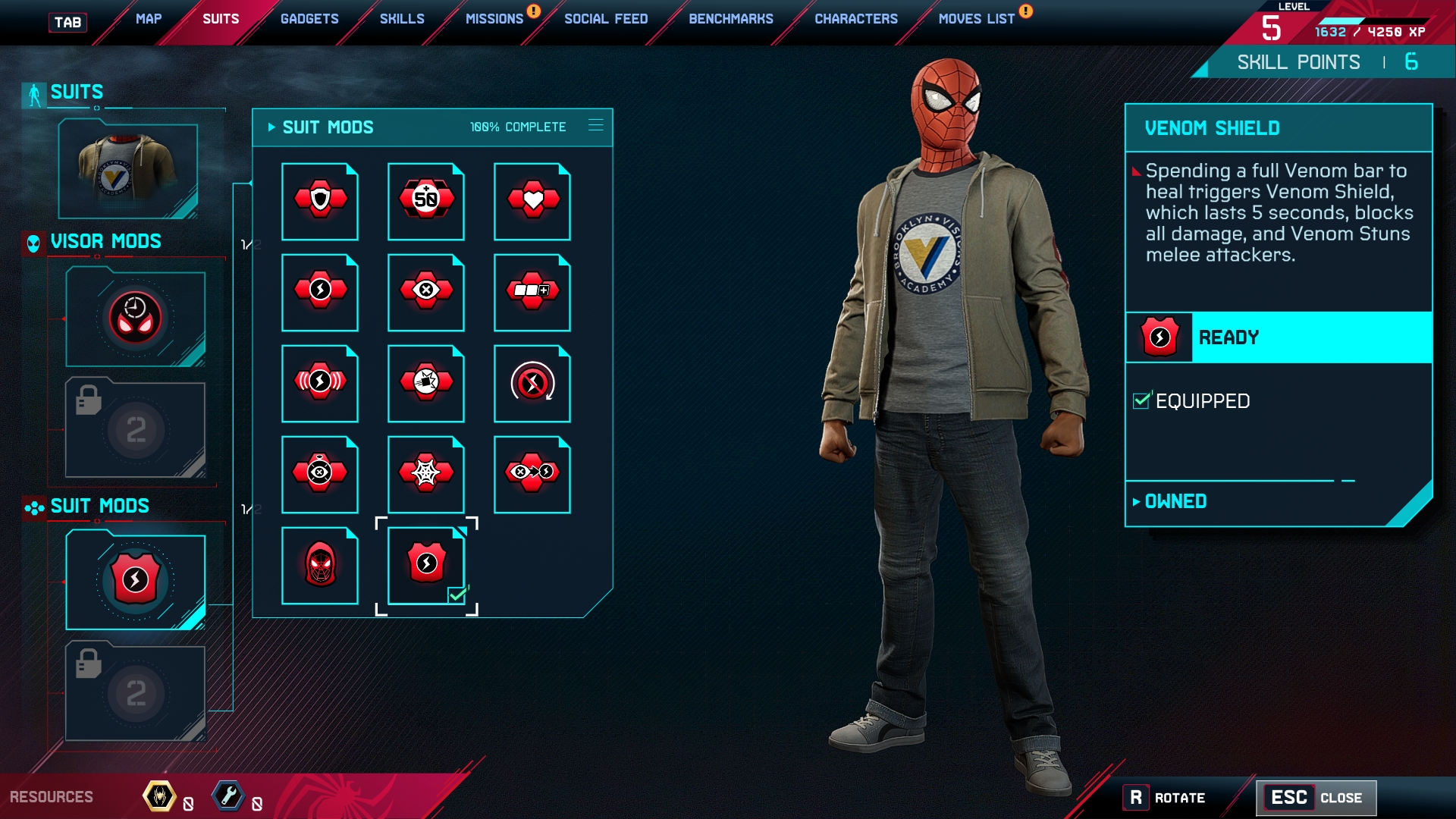
Task: Select the checked Venom Shield mod tile
Action: tap(426, 565)
